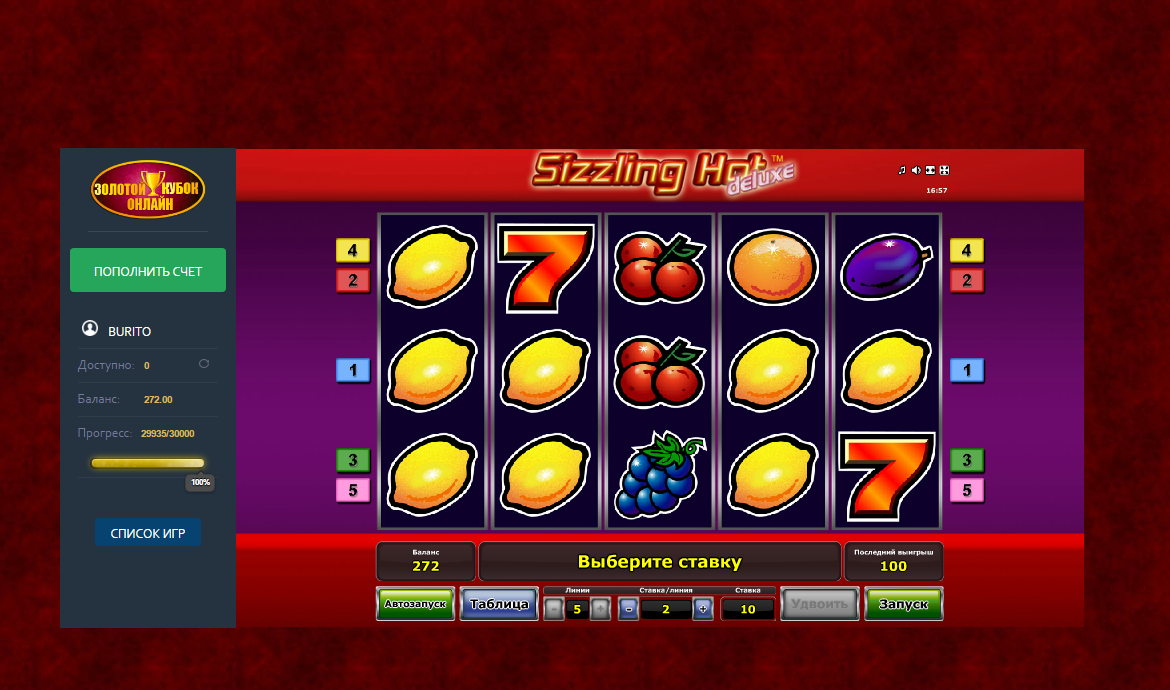The height and width of the screenshot is (690, 1170).
Task: Open the СПИСОК ИГР game list
Action: (148, 533)
